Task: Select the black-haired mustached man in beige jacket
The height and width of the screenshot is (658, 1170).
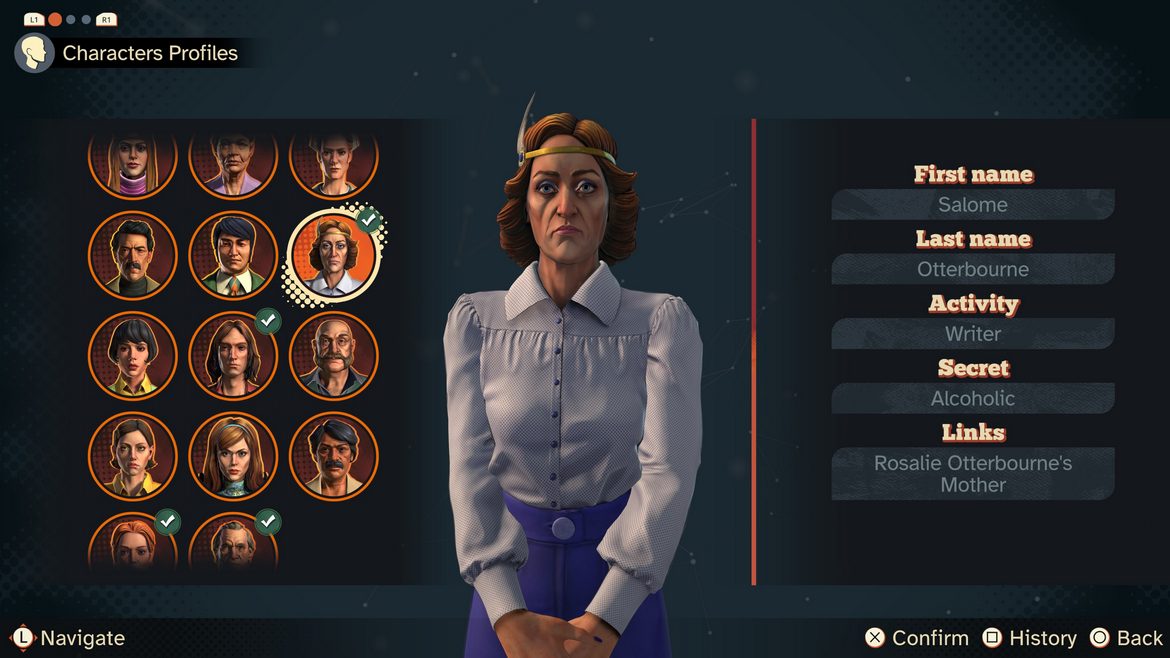Action: click(333, 456)
